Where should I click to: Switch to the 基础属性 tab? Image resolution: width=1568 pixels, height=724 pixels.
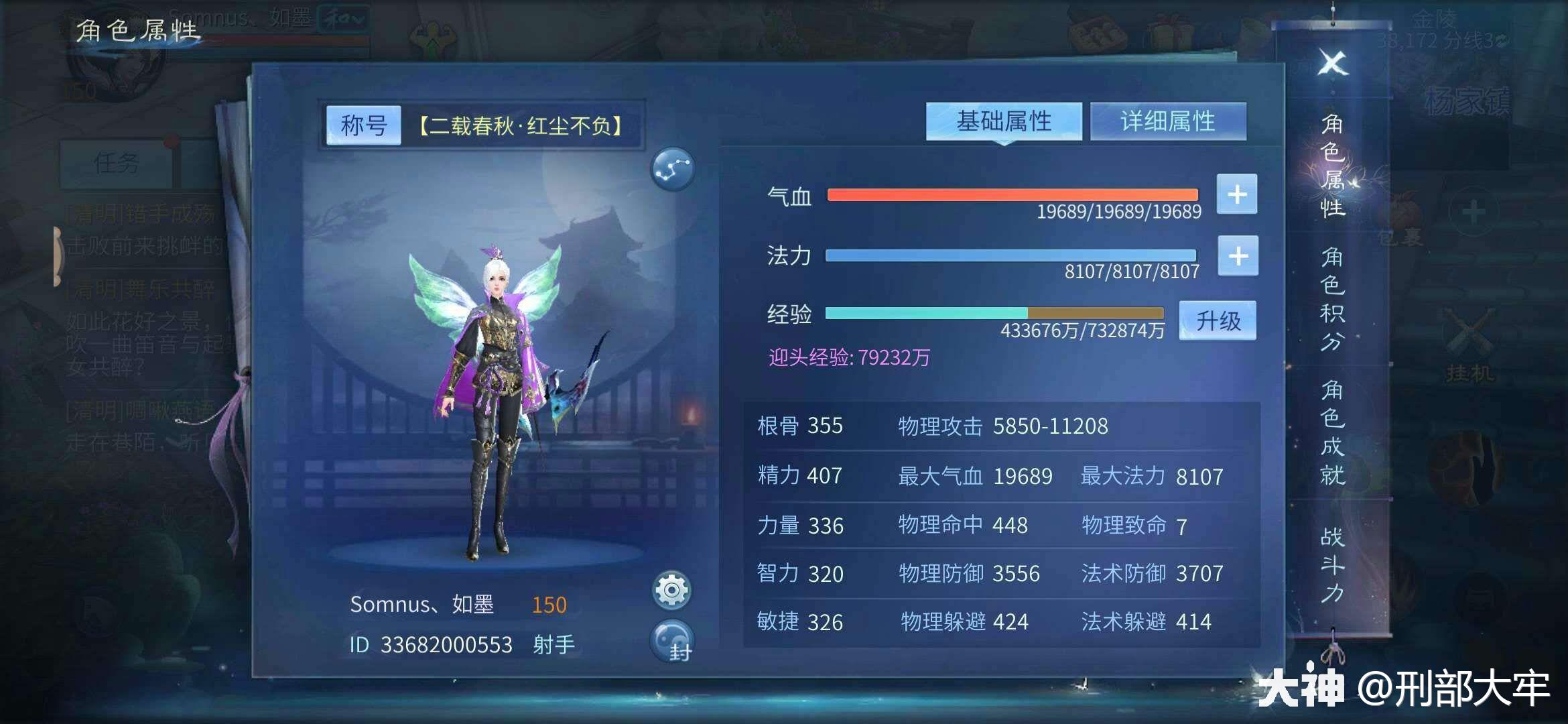pos(1004,121)
